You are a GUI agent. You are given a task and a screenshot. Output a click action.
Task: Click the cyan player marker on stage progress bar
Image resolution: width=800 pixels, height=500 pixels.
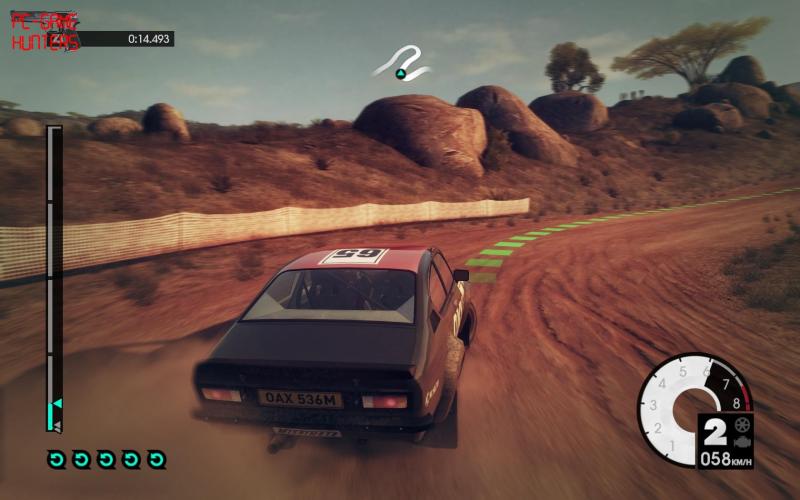(56, 404)
